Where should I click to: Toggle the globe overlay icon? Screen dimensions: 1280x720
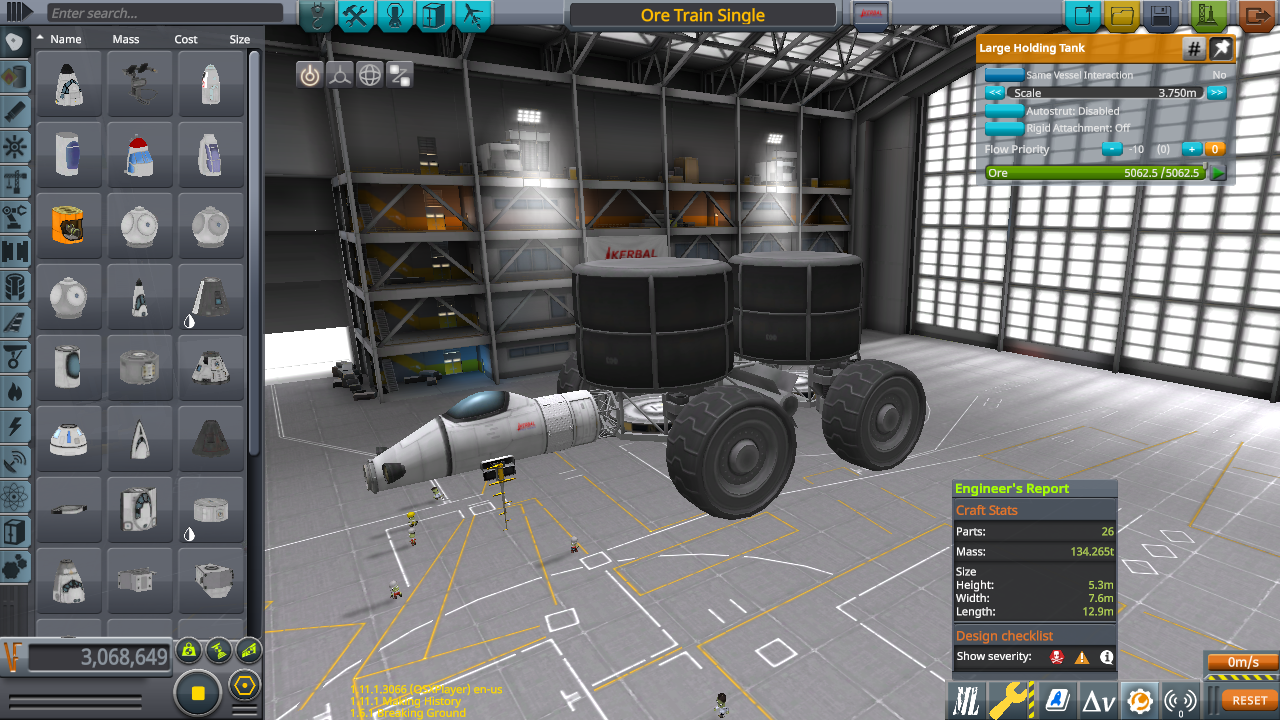pyautogui.click(x=369, y=74)
